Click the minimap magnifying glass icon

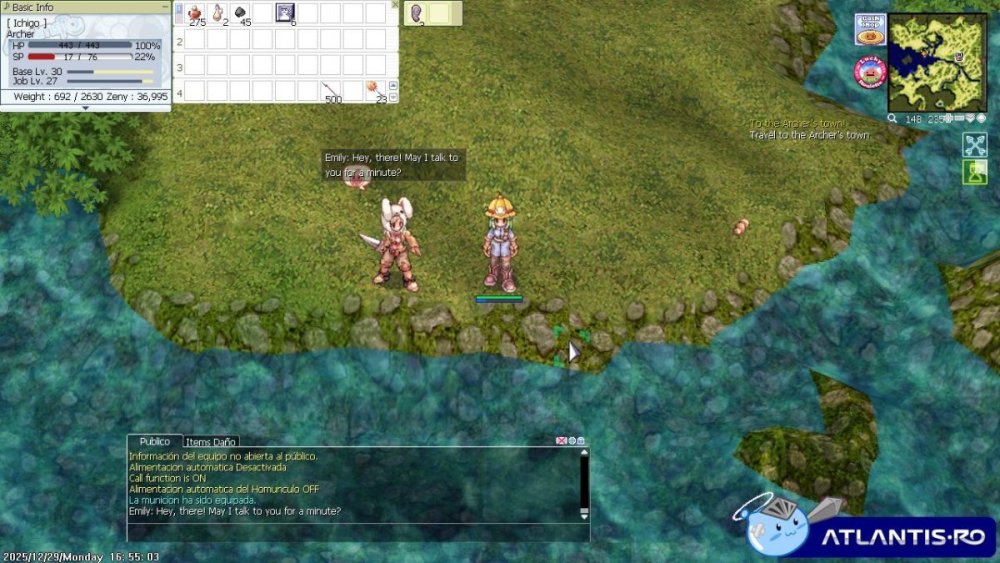892,119
